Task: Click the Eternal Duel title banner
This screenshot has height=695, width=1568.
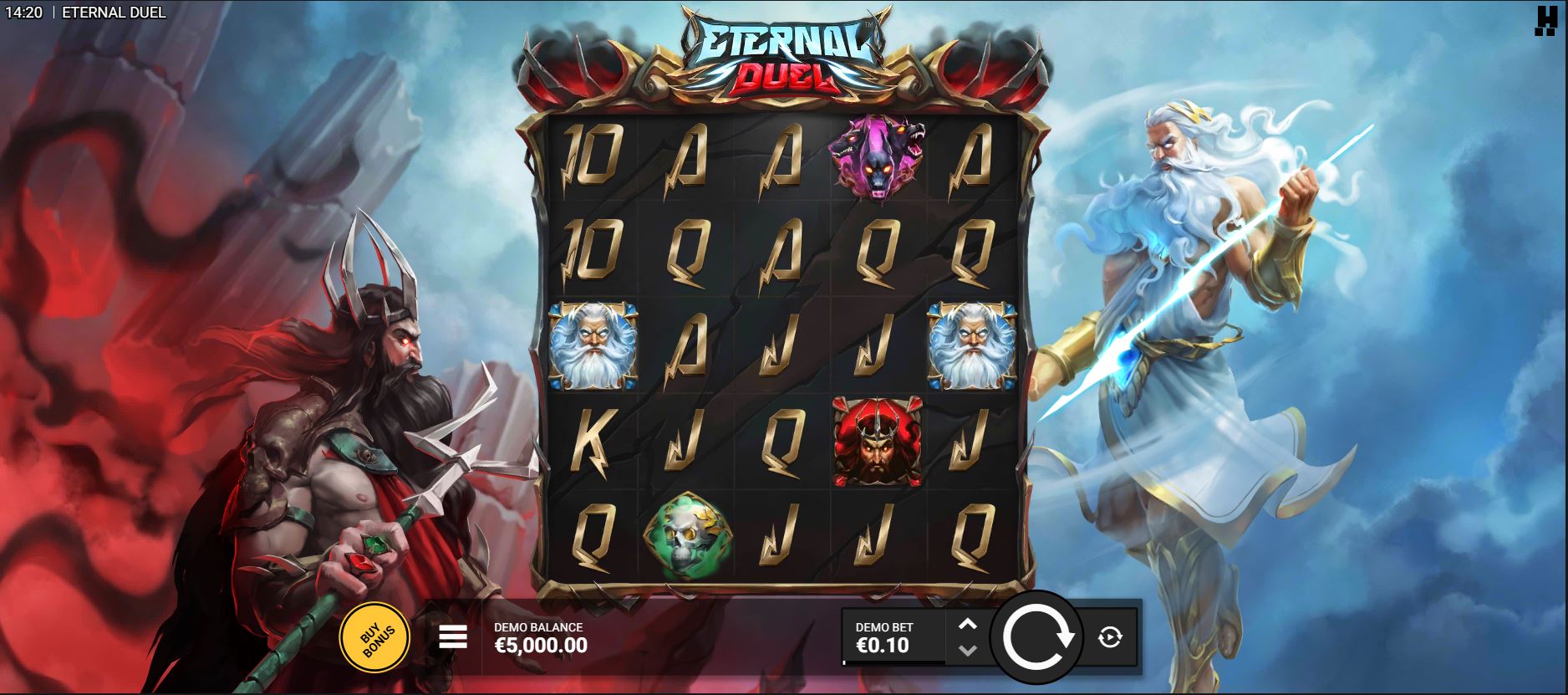Action: 781,54
